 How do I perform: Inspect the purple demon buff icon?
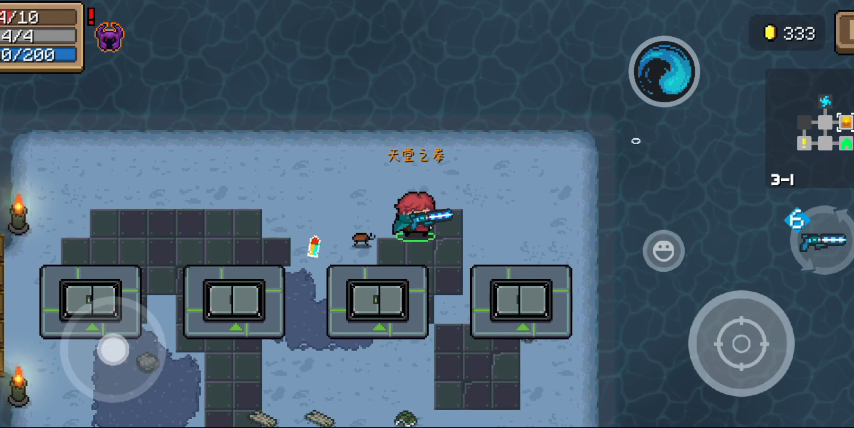pyautogui.click(x=110, y=37)
